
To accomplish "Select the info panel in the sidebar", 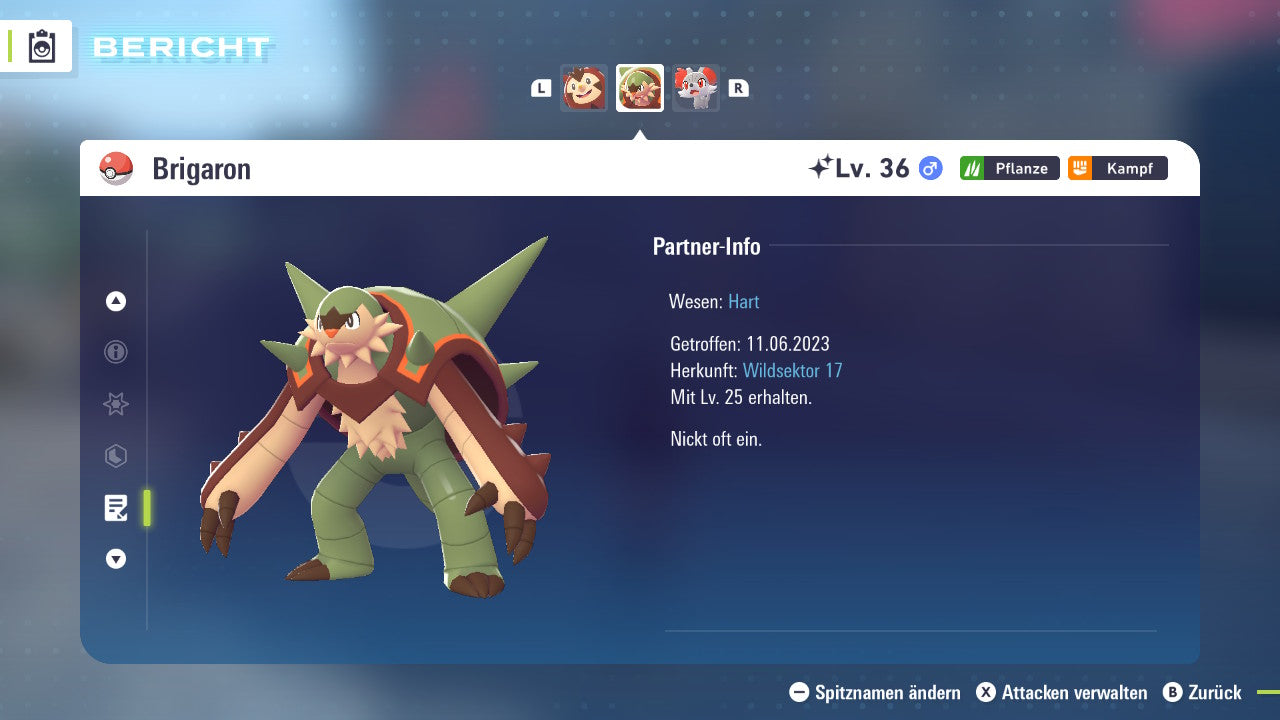I will (x=115, y=352).
